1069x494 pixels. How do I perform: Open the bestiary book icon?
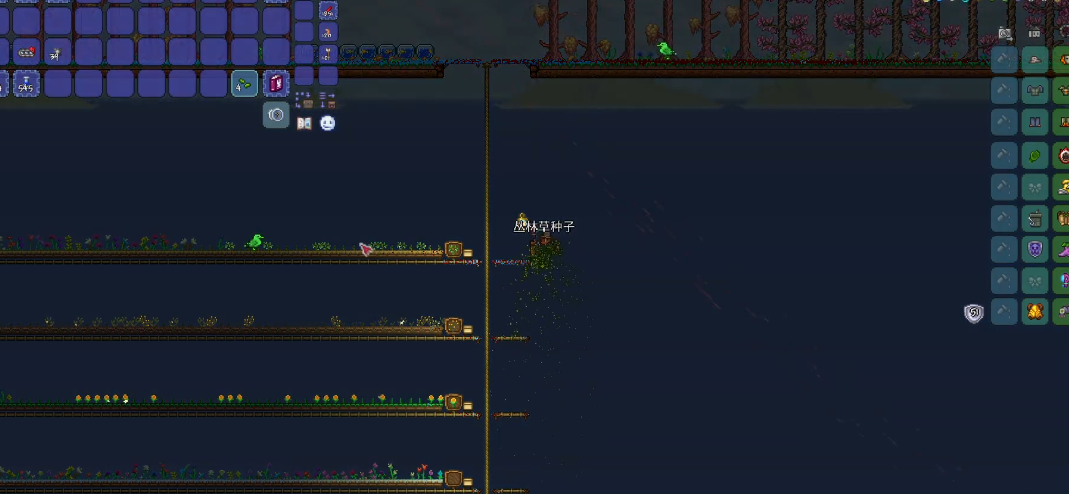click(304, 123)
